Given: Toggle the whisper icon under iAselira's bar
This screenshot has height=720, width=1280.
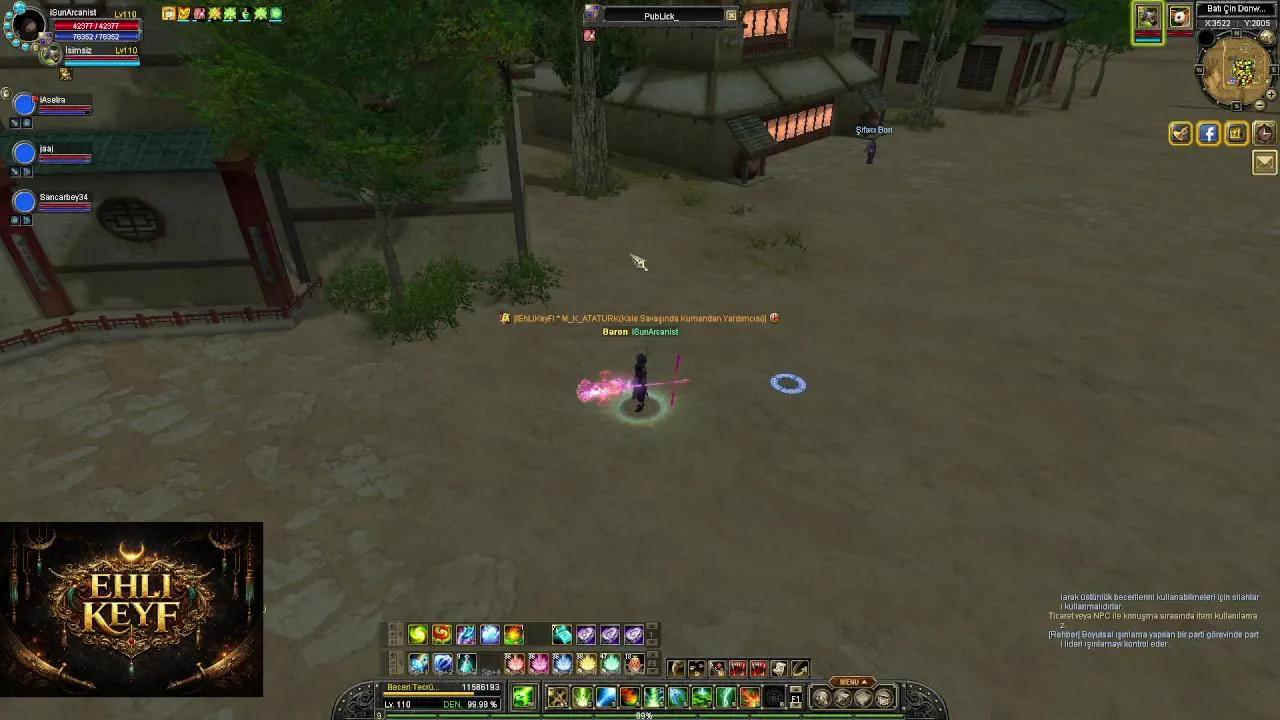Looking at the screenshot, I should (x=26, y=122).
